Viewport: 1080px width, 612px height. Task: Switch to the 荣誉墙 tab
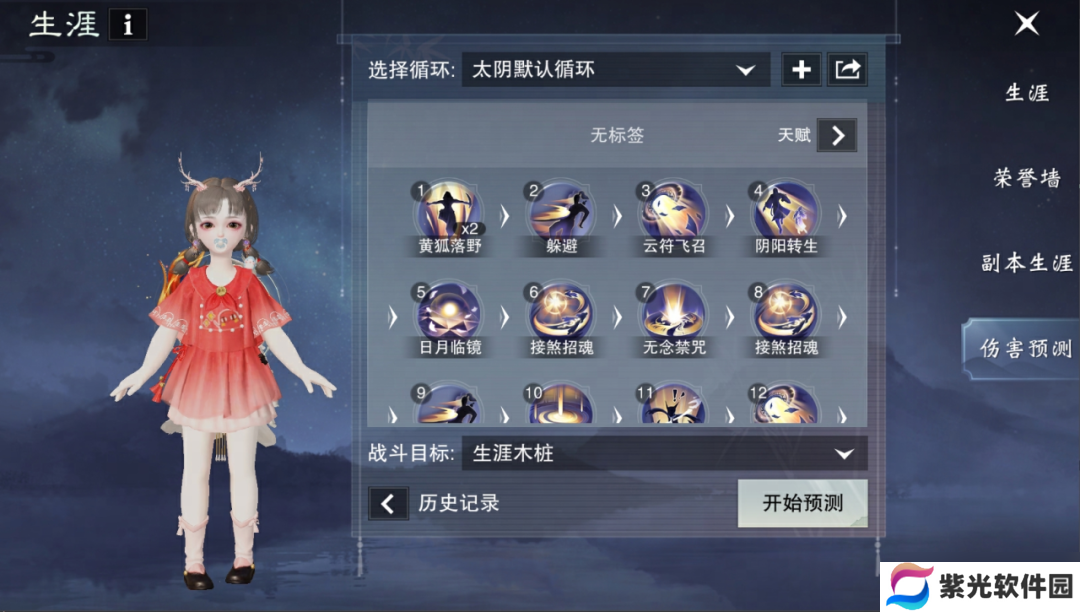[x=1027, y=178]
